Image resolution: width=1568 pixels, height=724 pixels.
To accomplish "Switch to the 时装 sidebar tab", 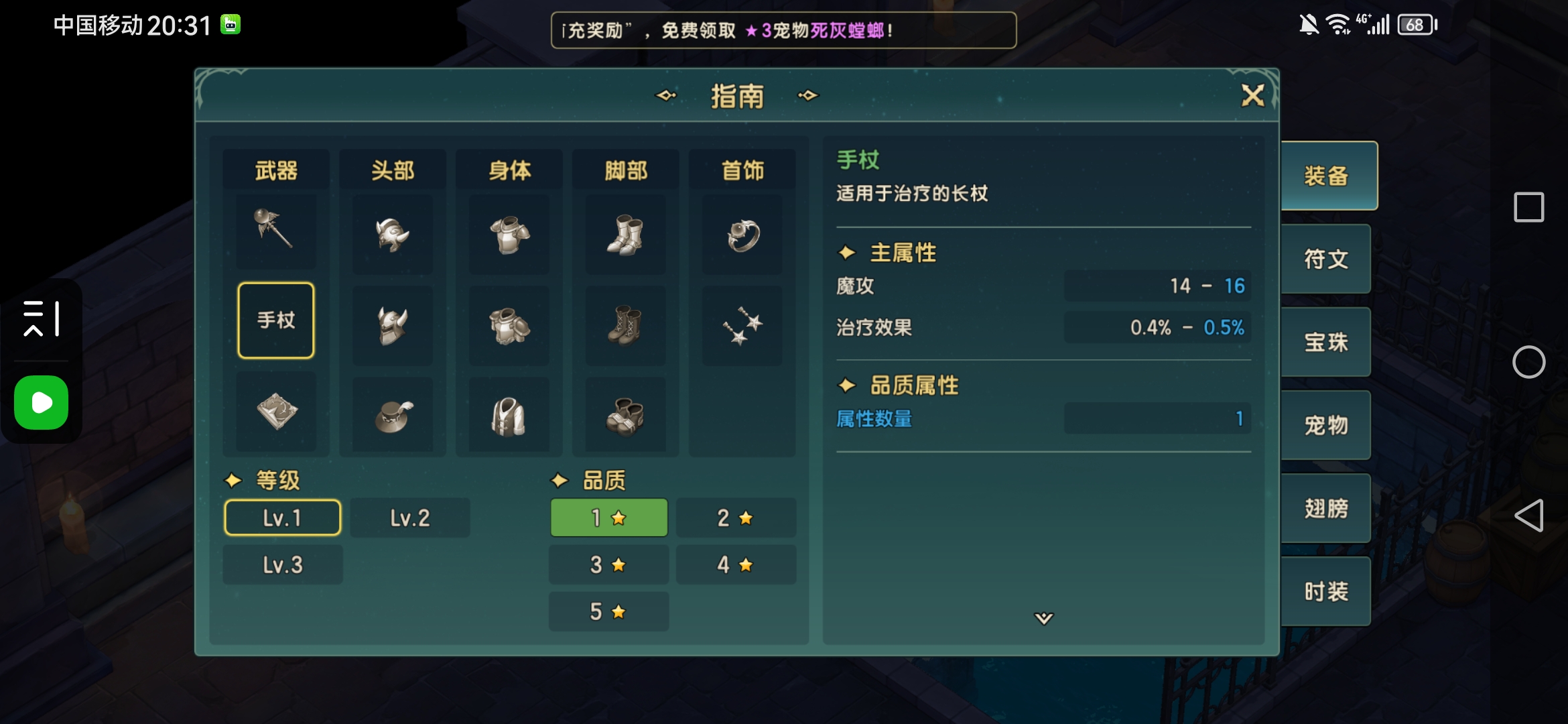I will coord(1327,591).
